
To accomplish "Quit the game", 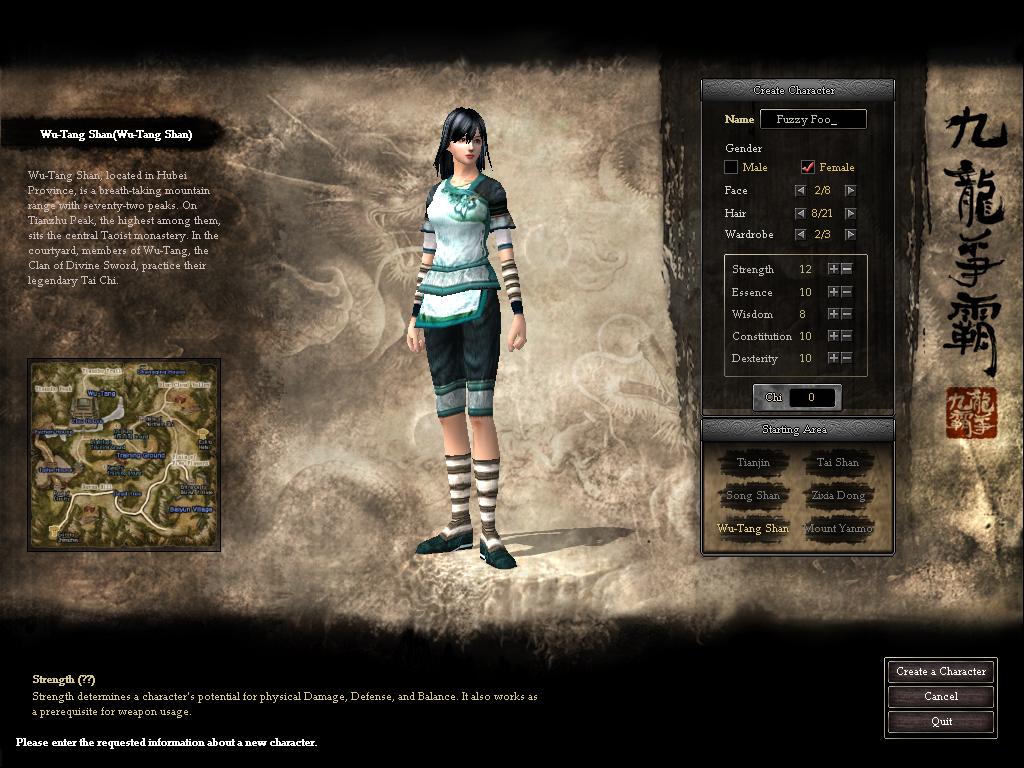I will coord(941,722).
